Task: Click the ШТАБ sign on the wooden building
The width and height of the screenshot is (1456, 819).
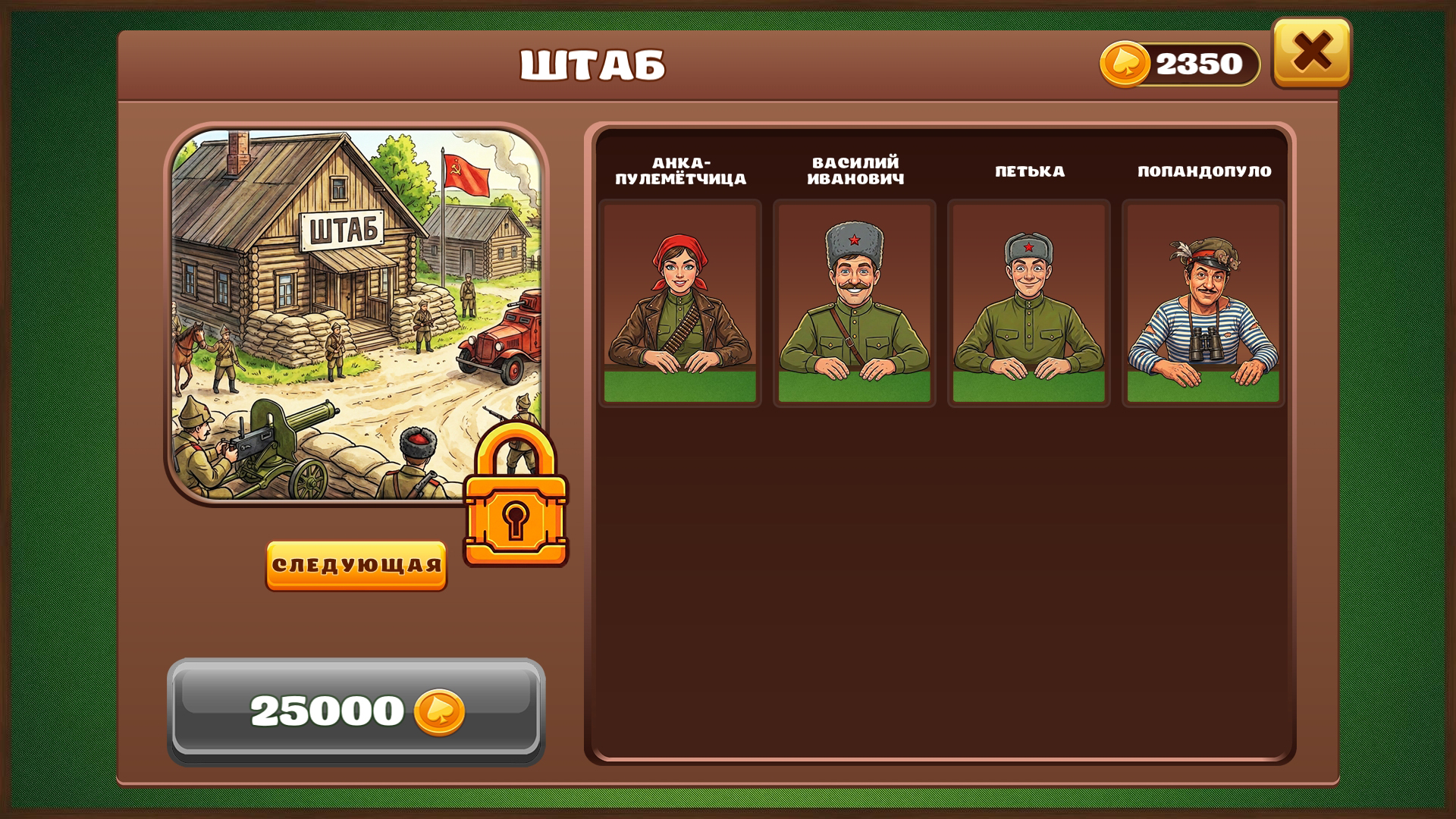Action: coord(343,229)
